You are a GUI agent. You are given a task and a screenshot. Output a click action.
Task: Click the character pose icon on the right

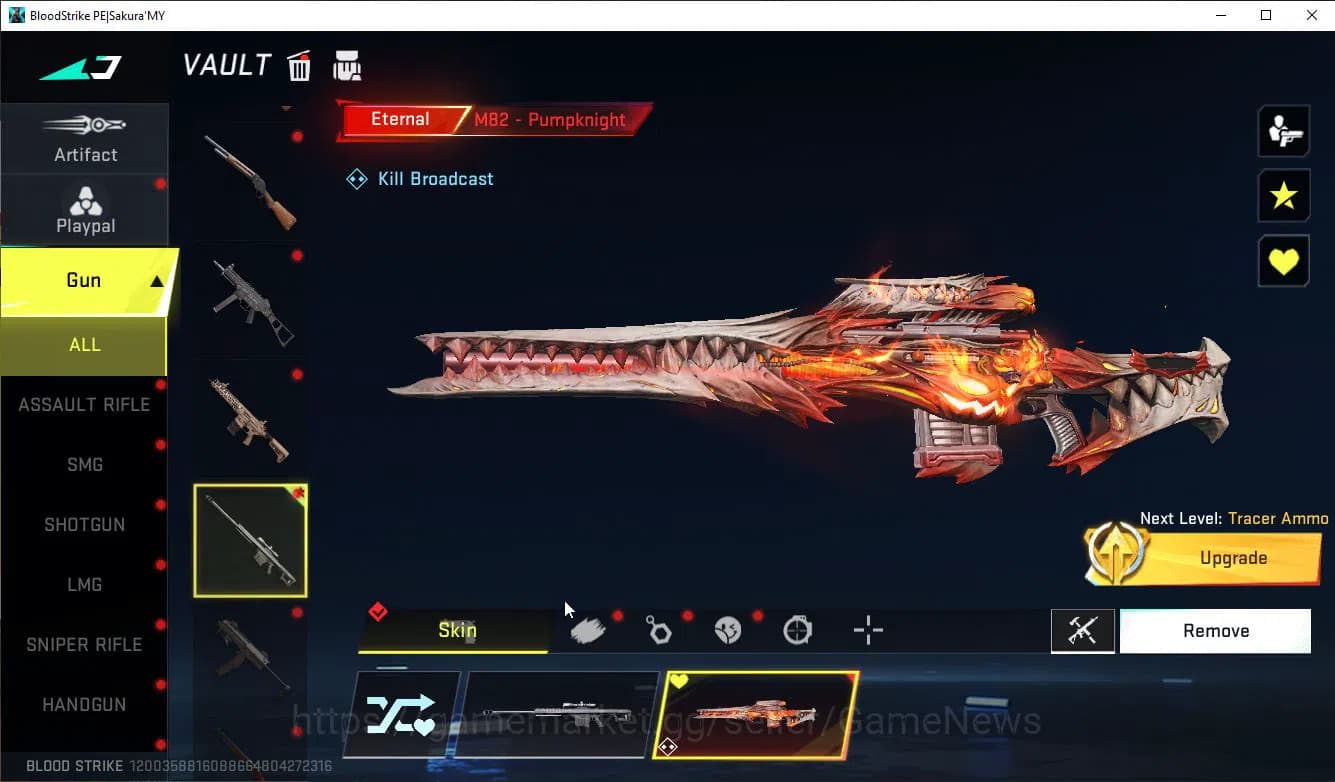click(x=1284, y=130)
